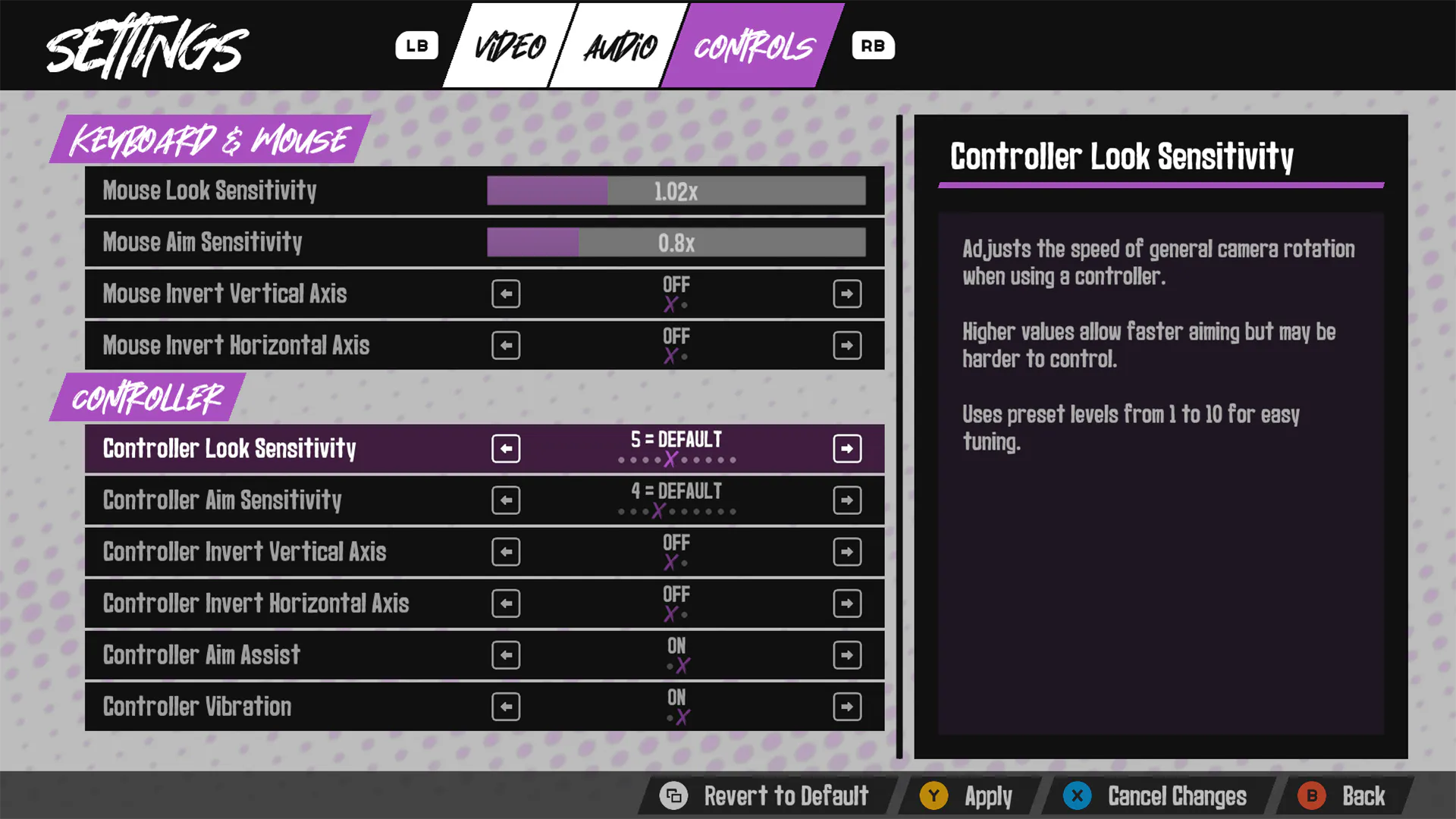Click left arrow for Mouse Invert Horizontal Axis
The width and height of the screenshot is (1456, 819).
(x=506, y=346)
